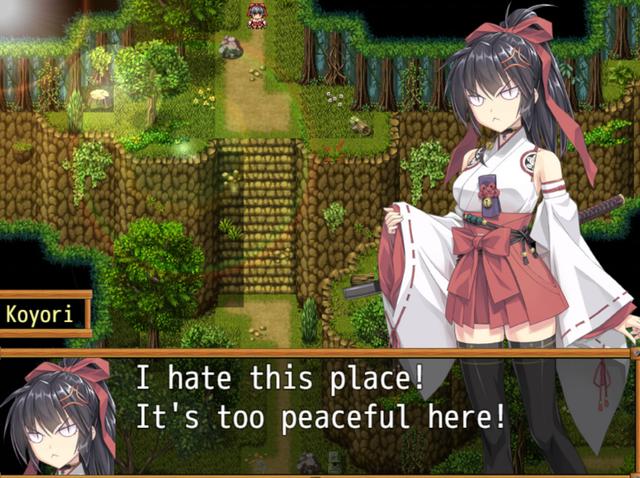640x478 pixels.
Task: Advance Koyori's dialogue in the message box
Action: pyautogui.click(x=320, y=412)
